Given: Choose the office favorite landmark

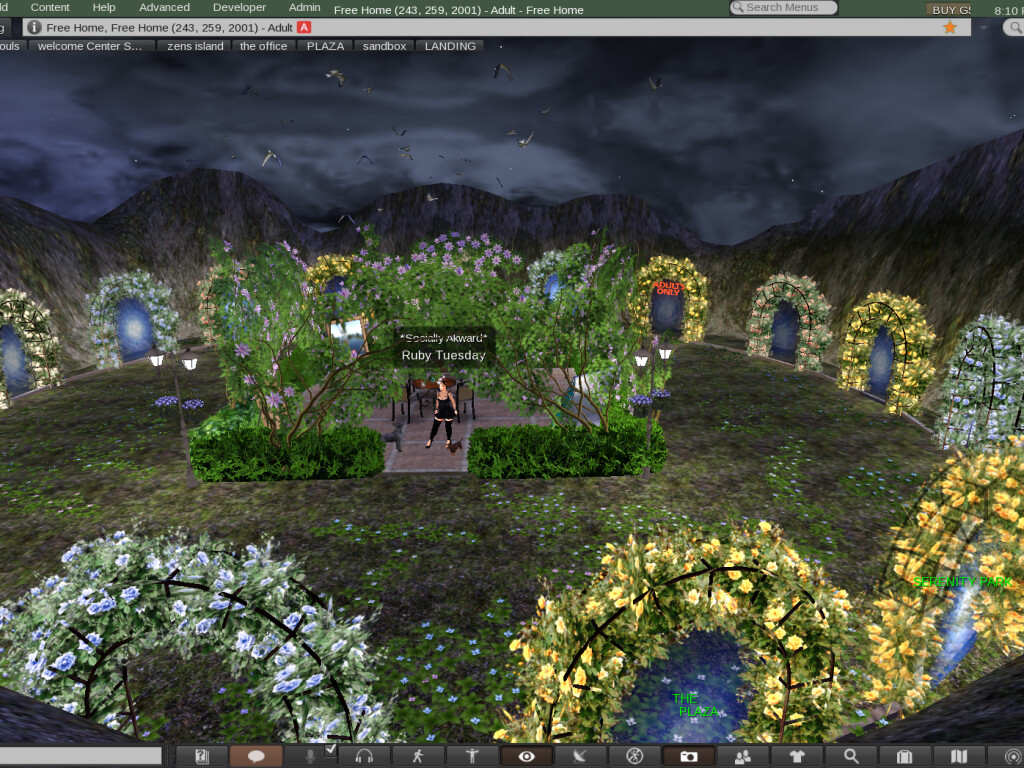Looking at the screenshot, I should (263, 46).
